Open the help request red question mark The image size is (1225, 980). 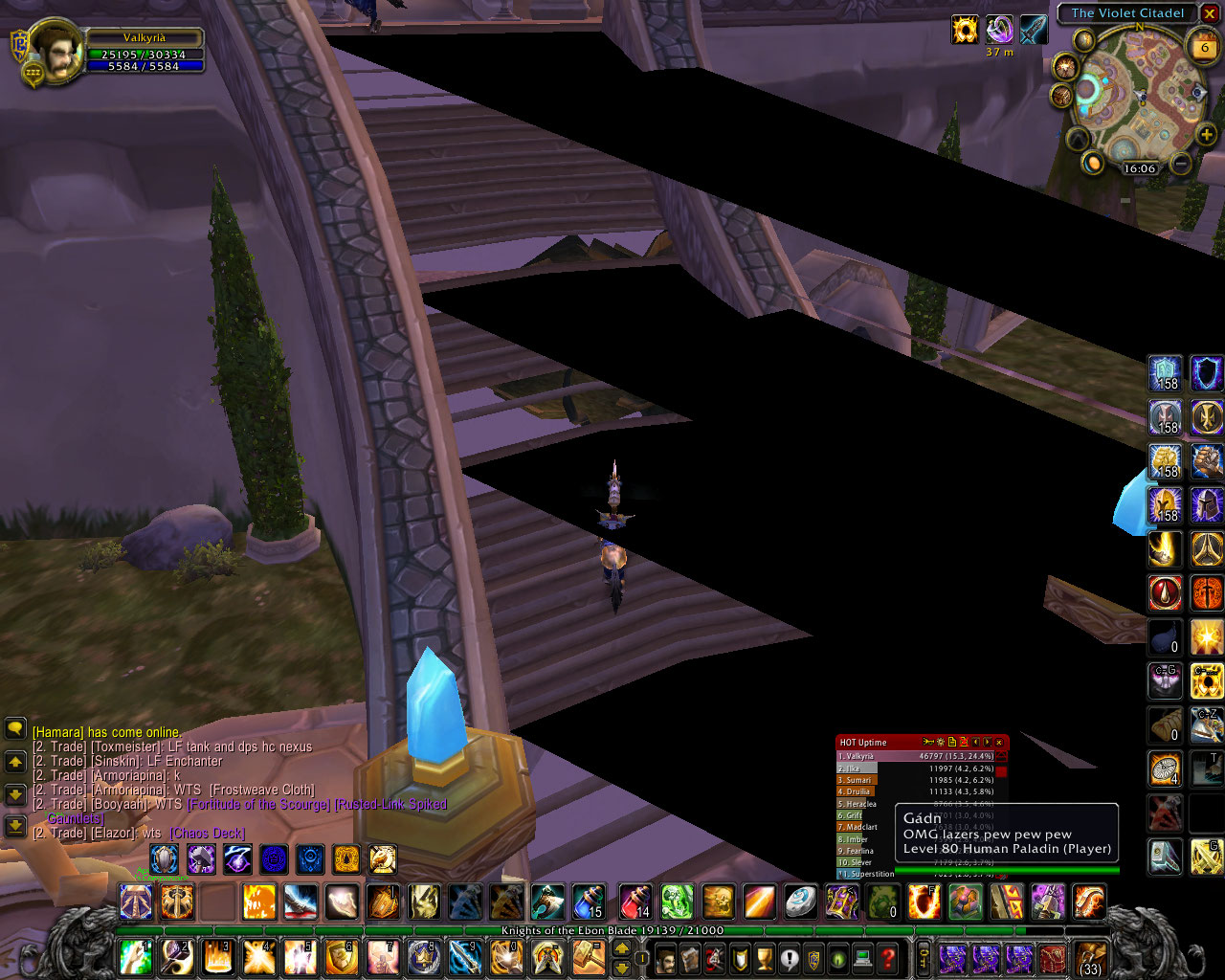888,956
